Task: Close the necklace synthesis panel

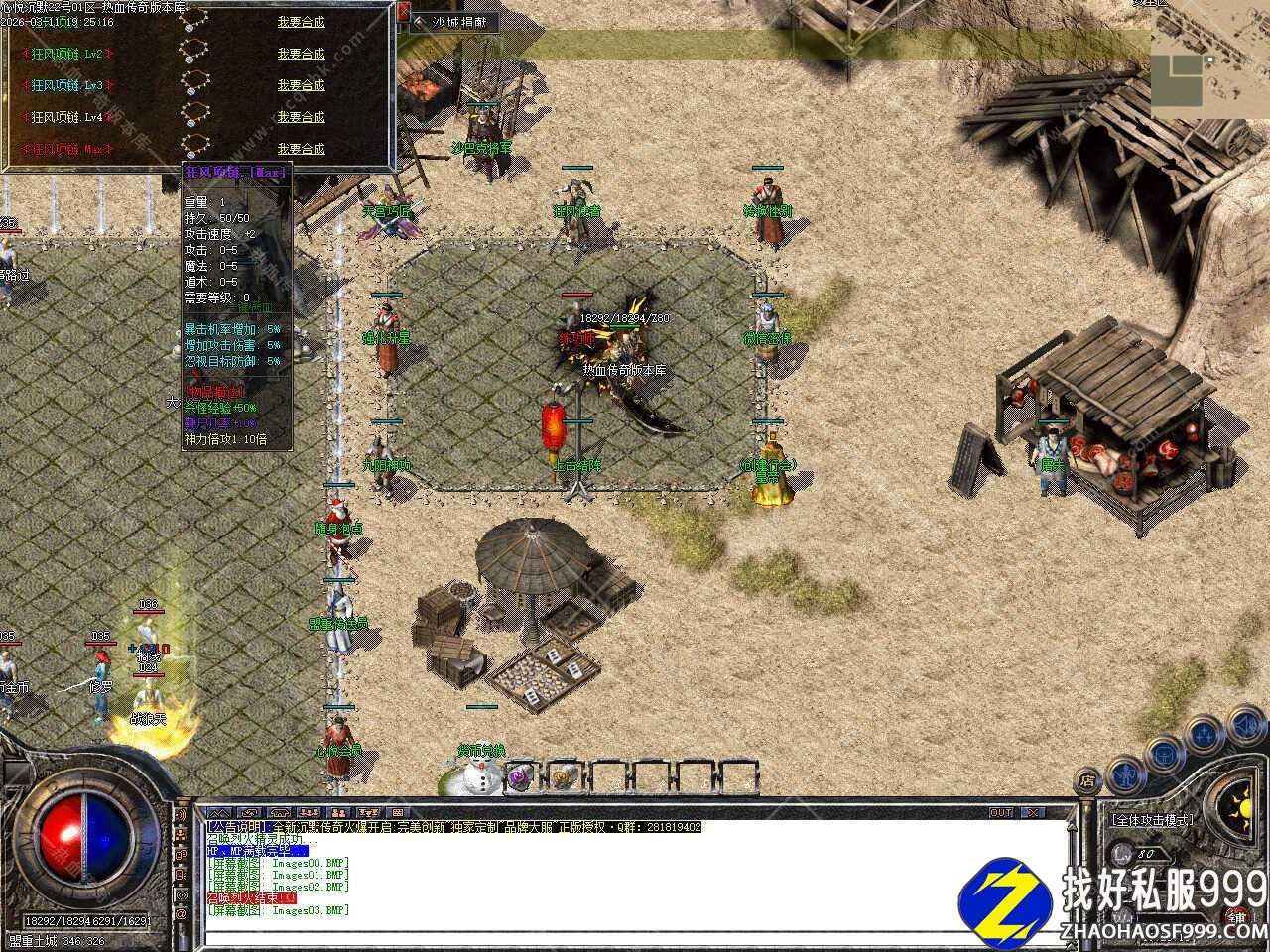Action: [x=405, y=13]
